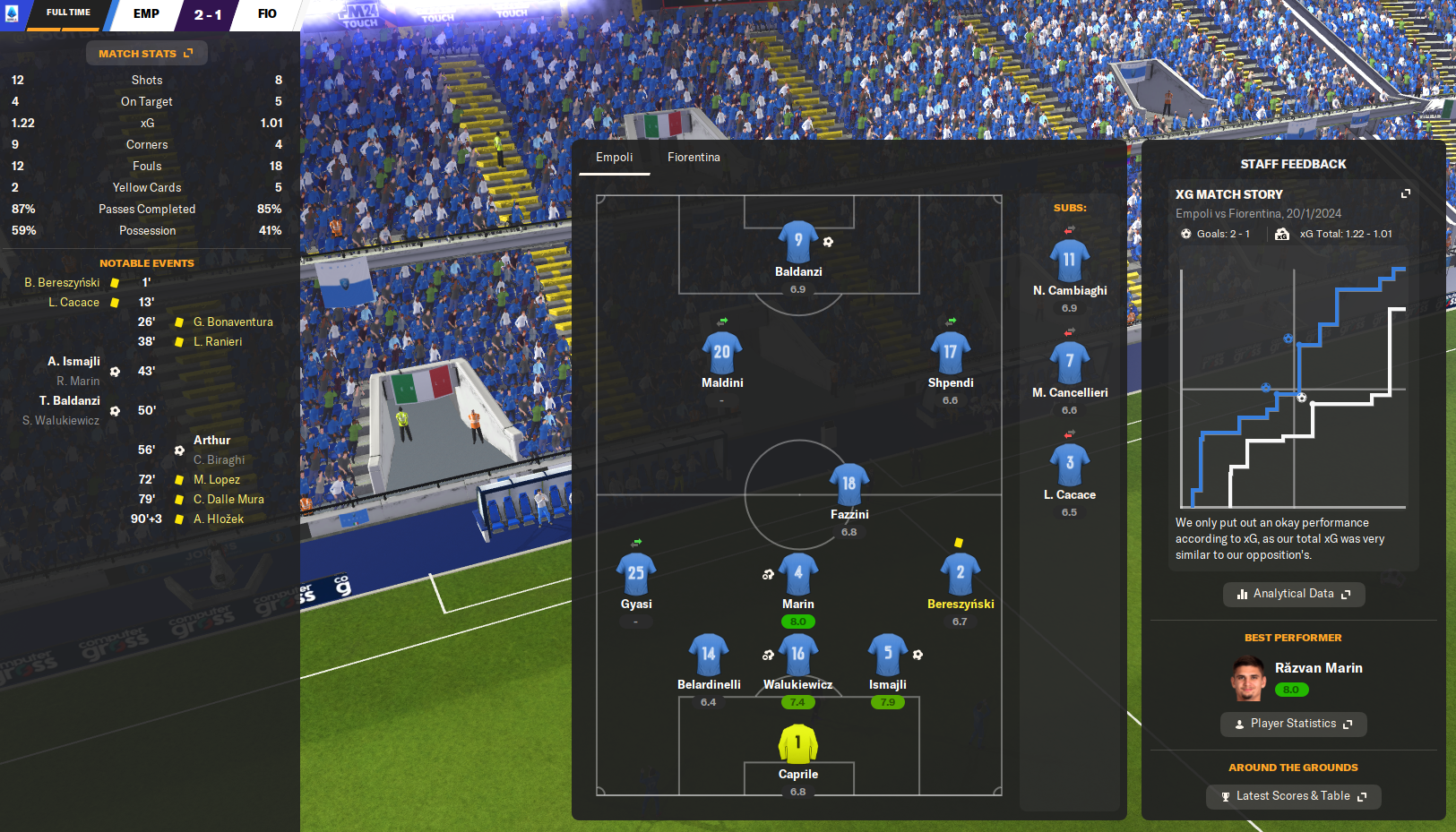Pick Fazzini in midfield
1456x832 pixels.
click(849, 484)
